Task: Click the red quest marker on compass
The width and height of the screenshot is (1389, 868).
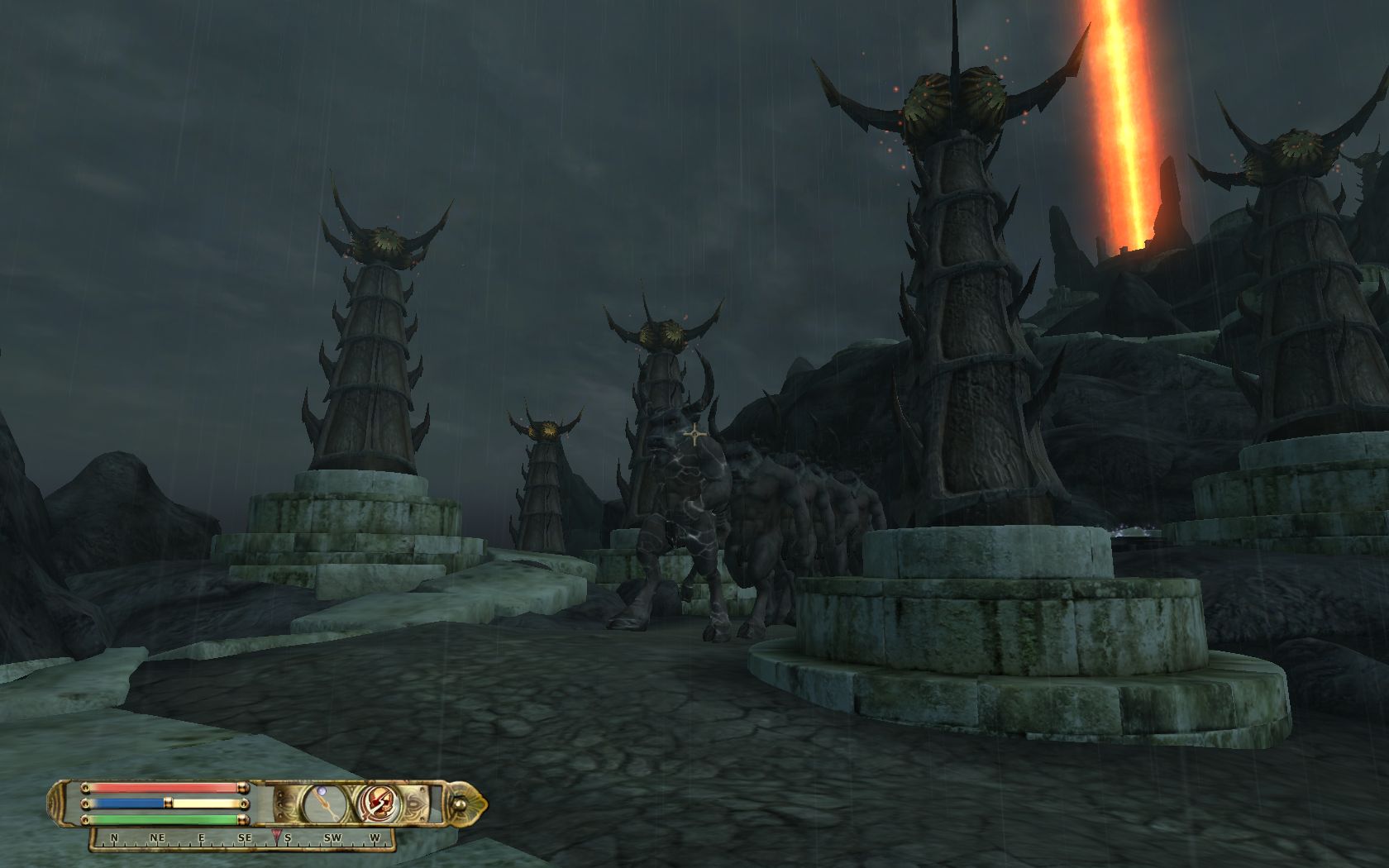Action: (276, 834)
